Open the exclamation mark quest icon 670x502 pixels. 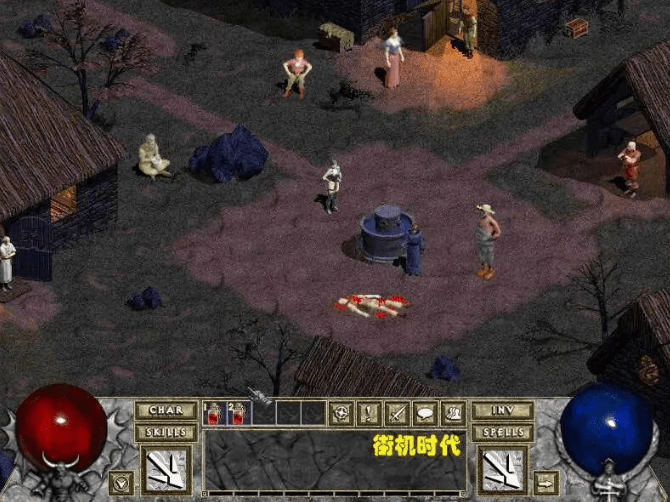(370, 412)
